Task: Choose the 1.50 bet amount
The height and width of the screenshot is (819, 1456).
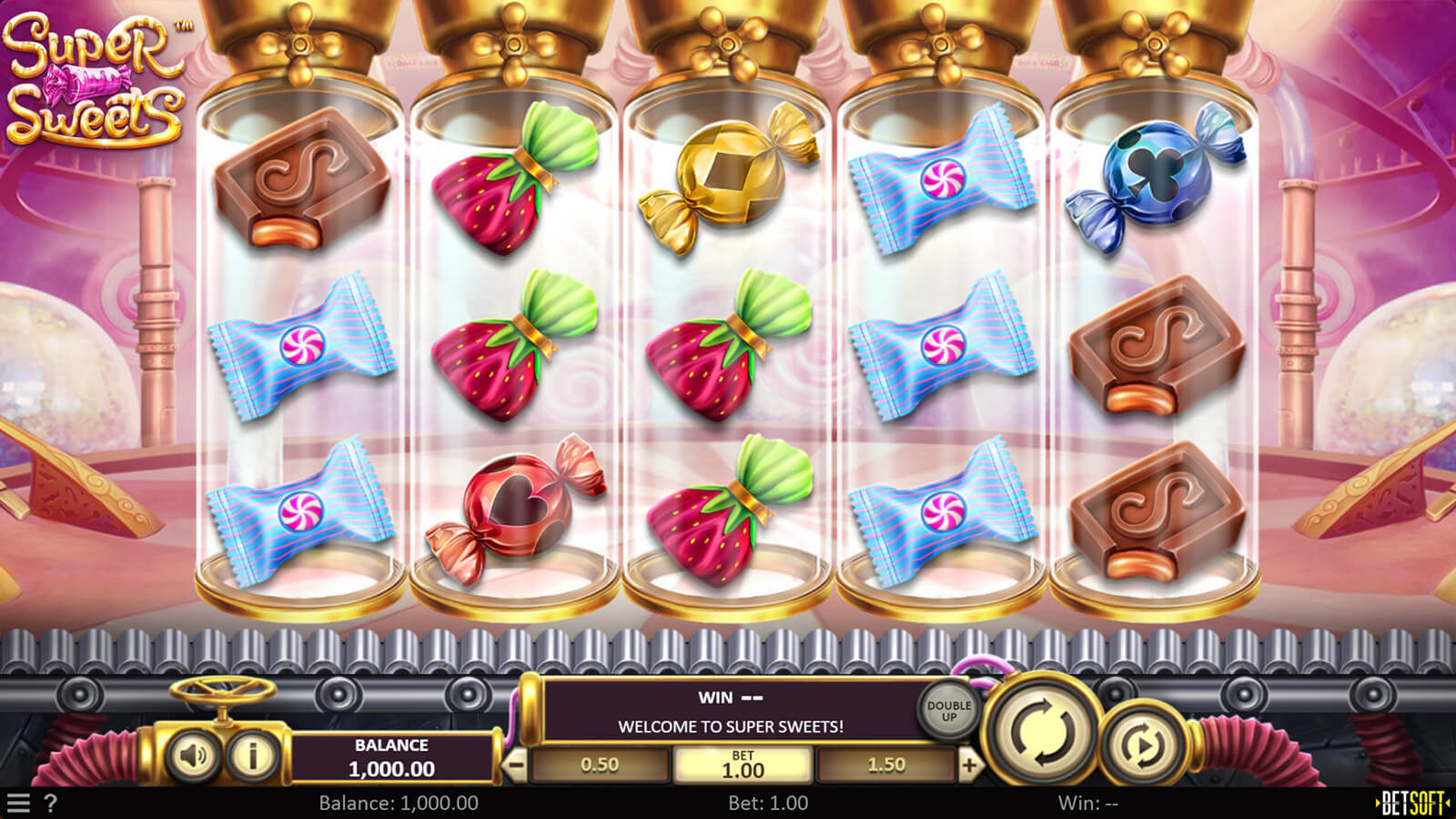Action: (x=886, y=765)
